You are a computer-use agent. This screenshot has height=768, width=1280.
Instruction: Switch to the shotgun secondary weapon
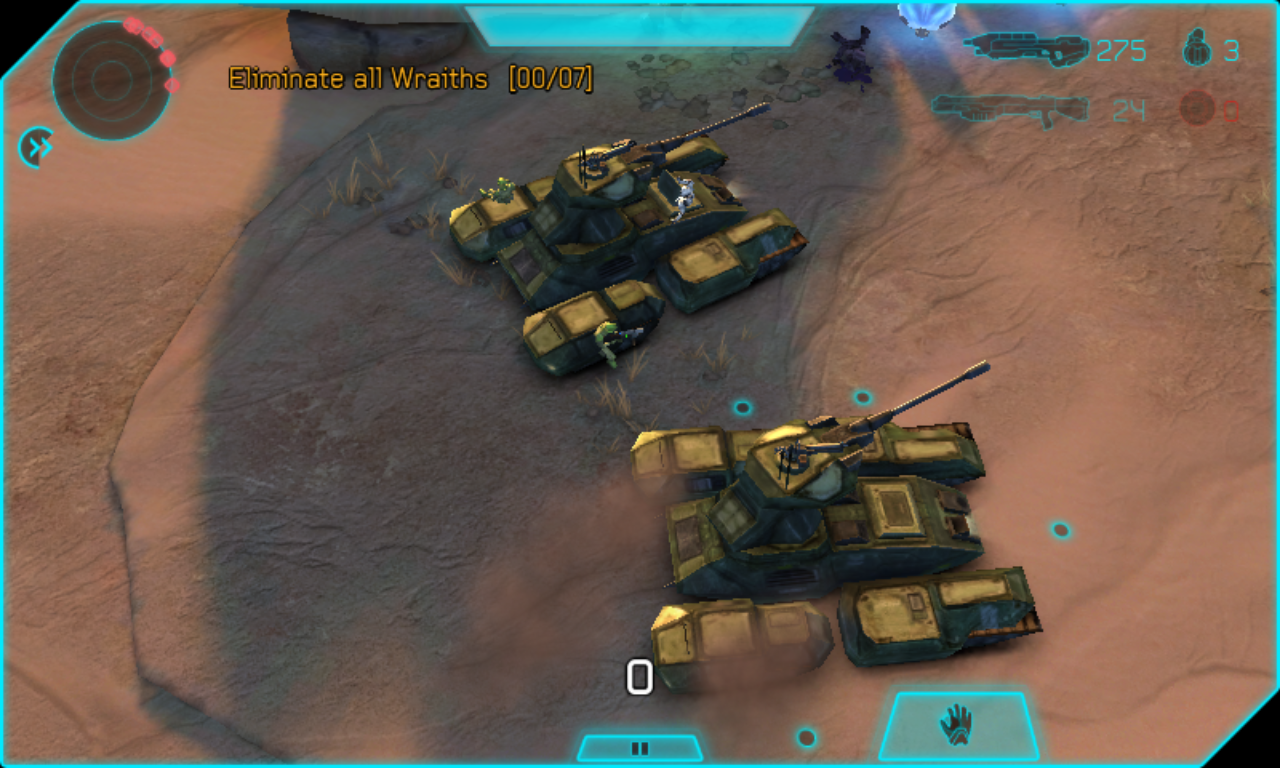[x=1010, y=108]
